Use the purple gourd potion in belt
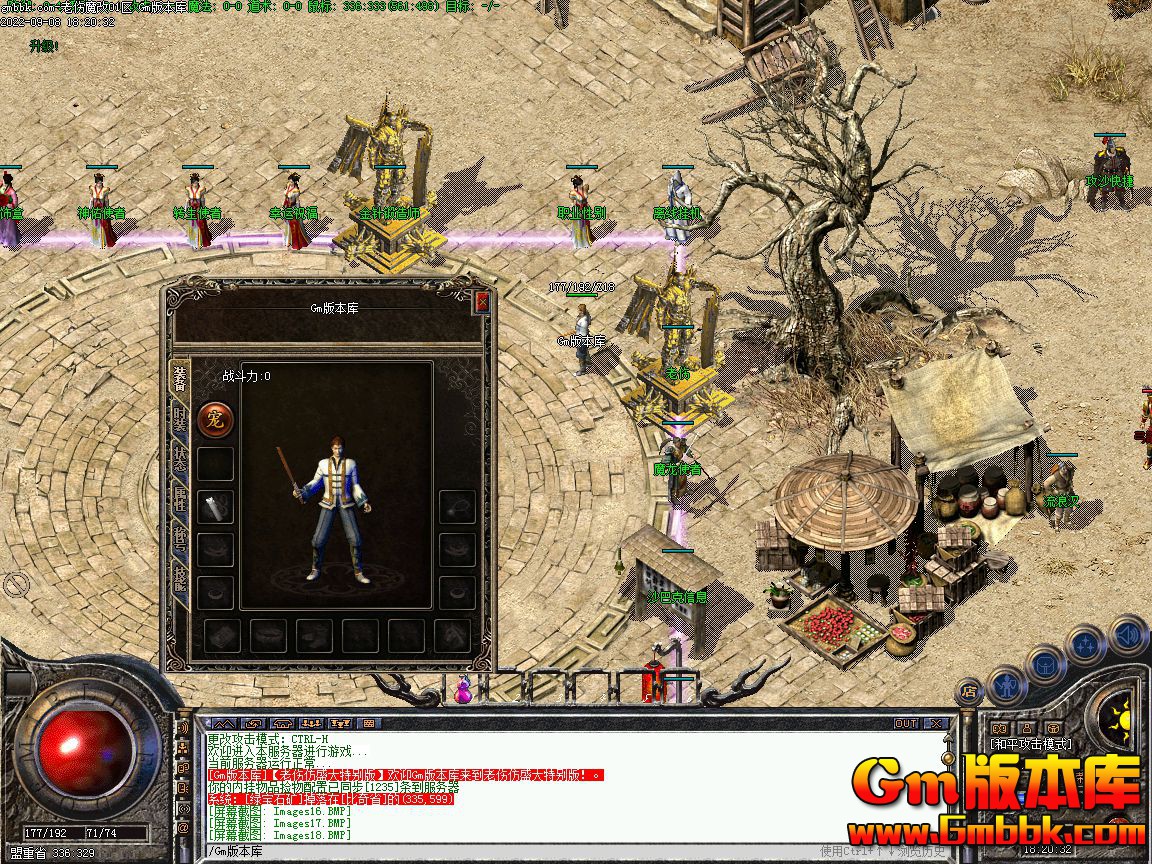This screenshot has height=864, width=1152. click(464, 690)
